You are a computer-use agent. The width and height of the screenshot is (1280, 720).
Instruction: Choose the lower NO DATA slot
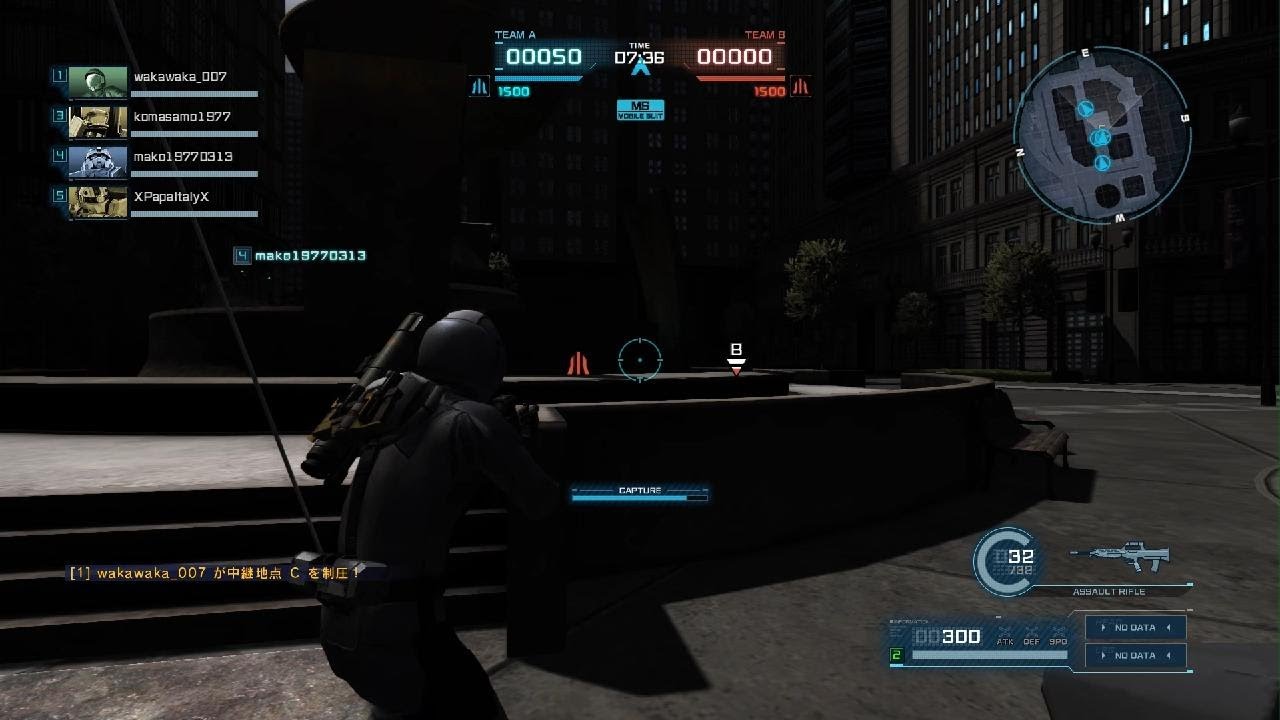[1135, 656]
